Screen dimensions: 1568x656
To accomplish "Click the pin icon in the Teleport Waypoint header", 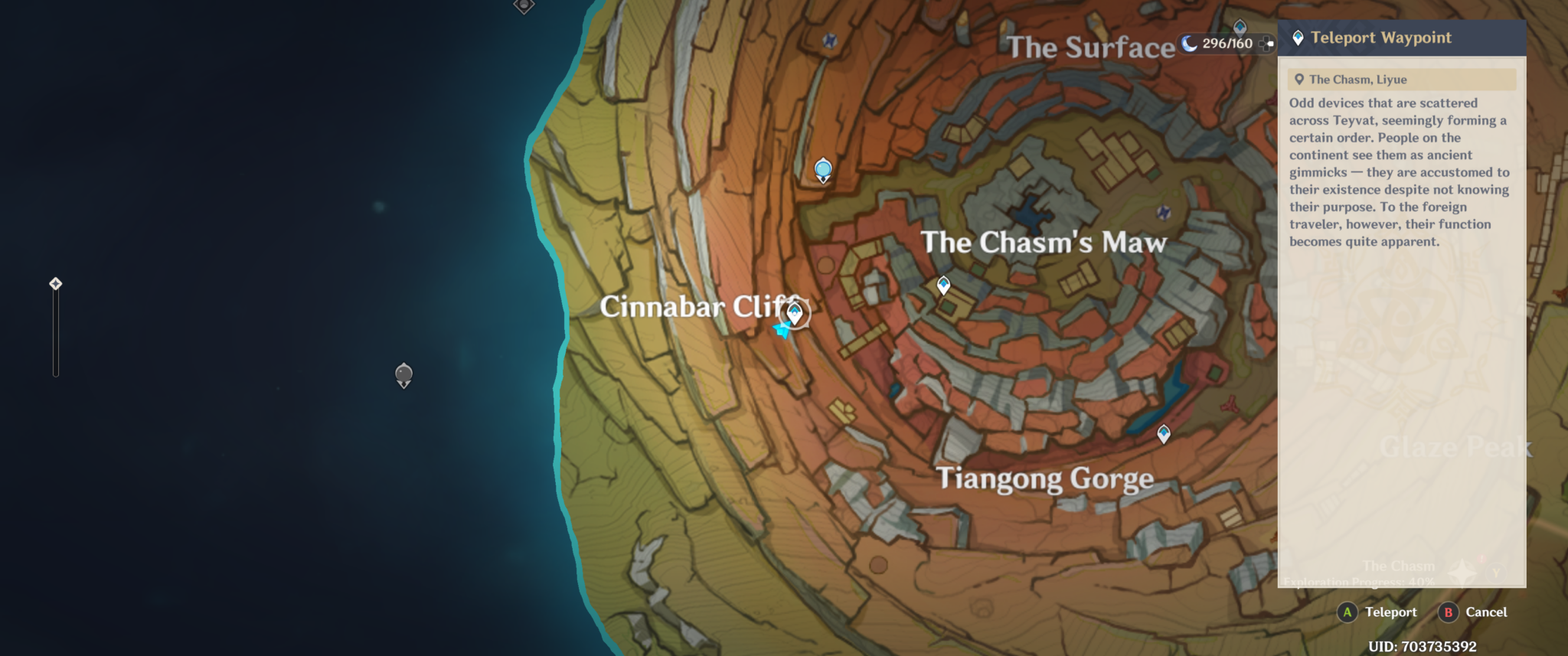I will (1297, 37).
